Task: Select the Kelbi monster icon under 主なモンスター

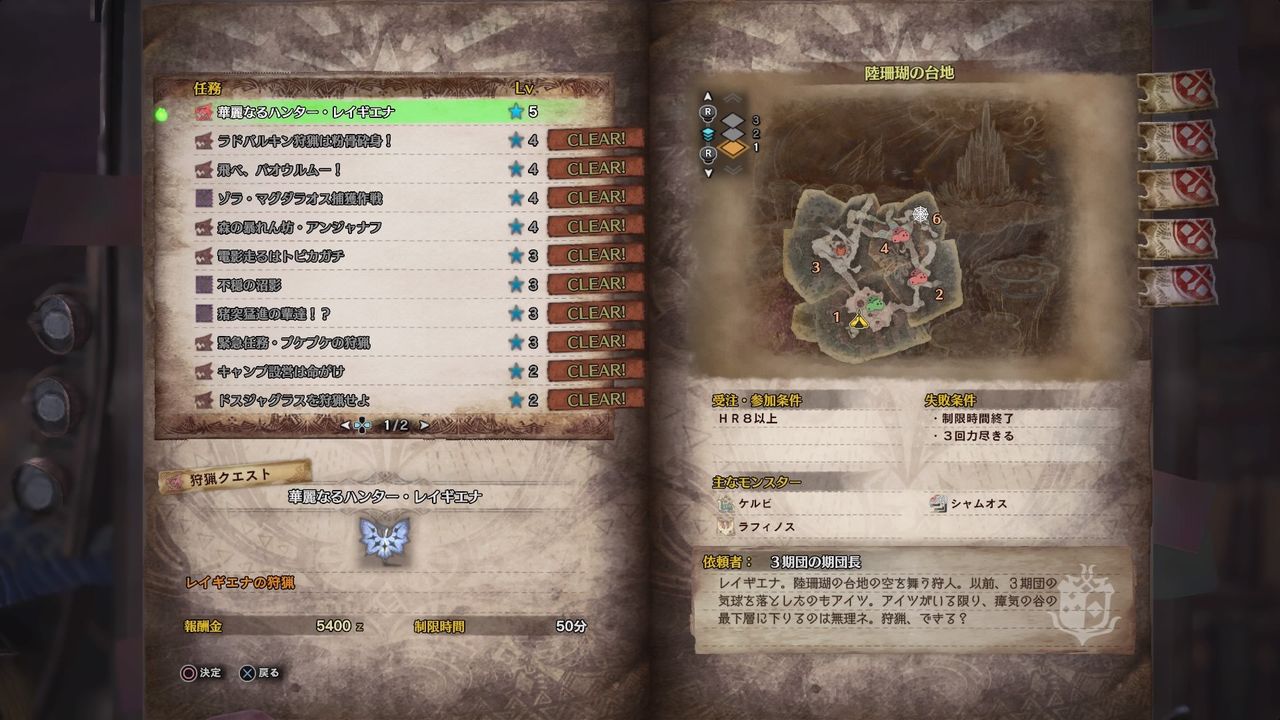Action: coord(725,504)
